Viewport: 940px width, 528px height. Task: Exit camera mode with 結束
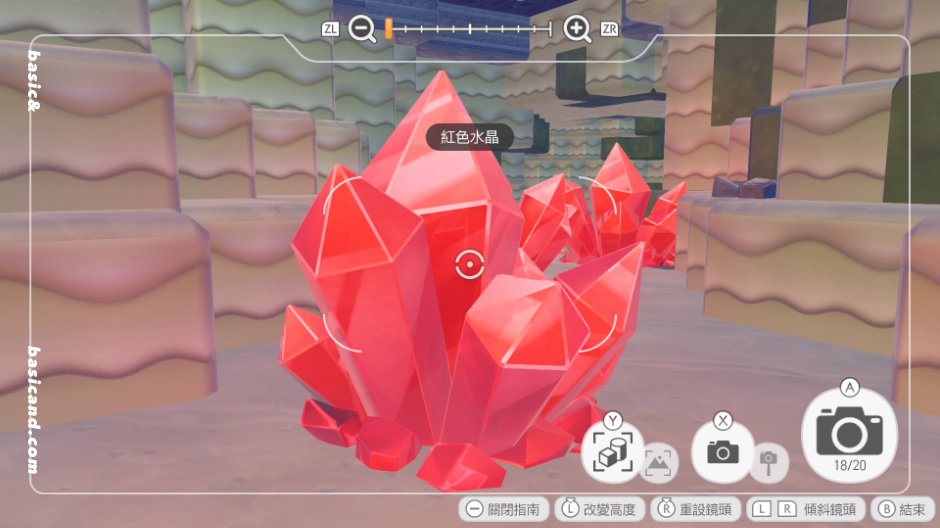pyautogui.click(x=903, y=509)
